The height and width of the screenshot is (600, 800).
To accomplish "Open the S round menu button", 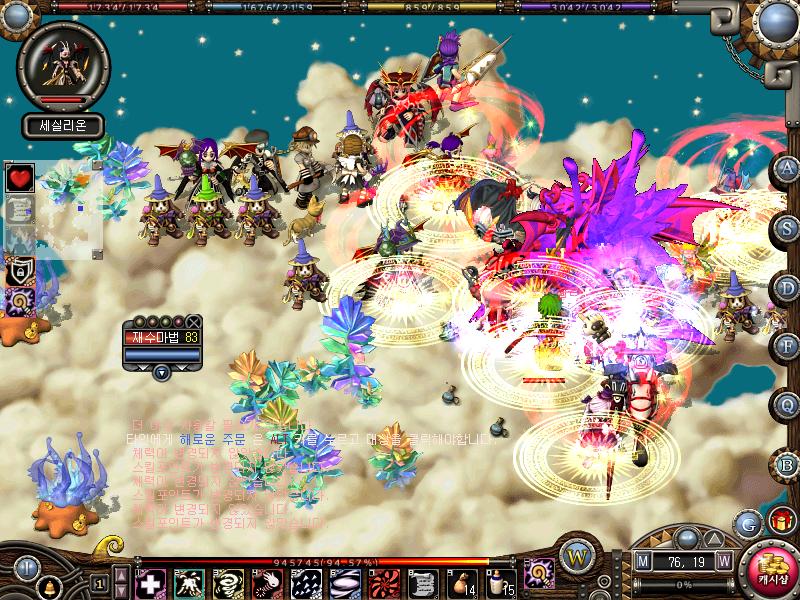I will pyautogui.click(x=787, y=226).
